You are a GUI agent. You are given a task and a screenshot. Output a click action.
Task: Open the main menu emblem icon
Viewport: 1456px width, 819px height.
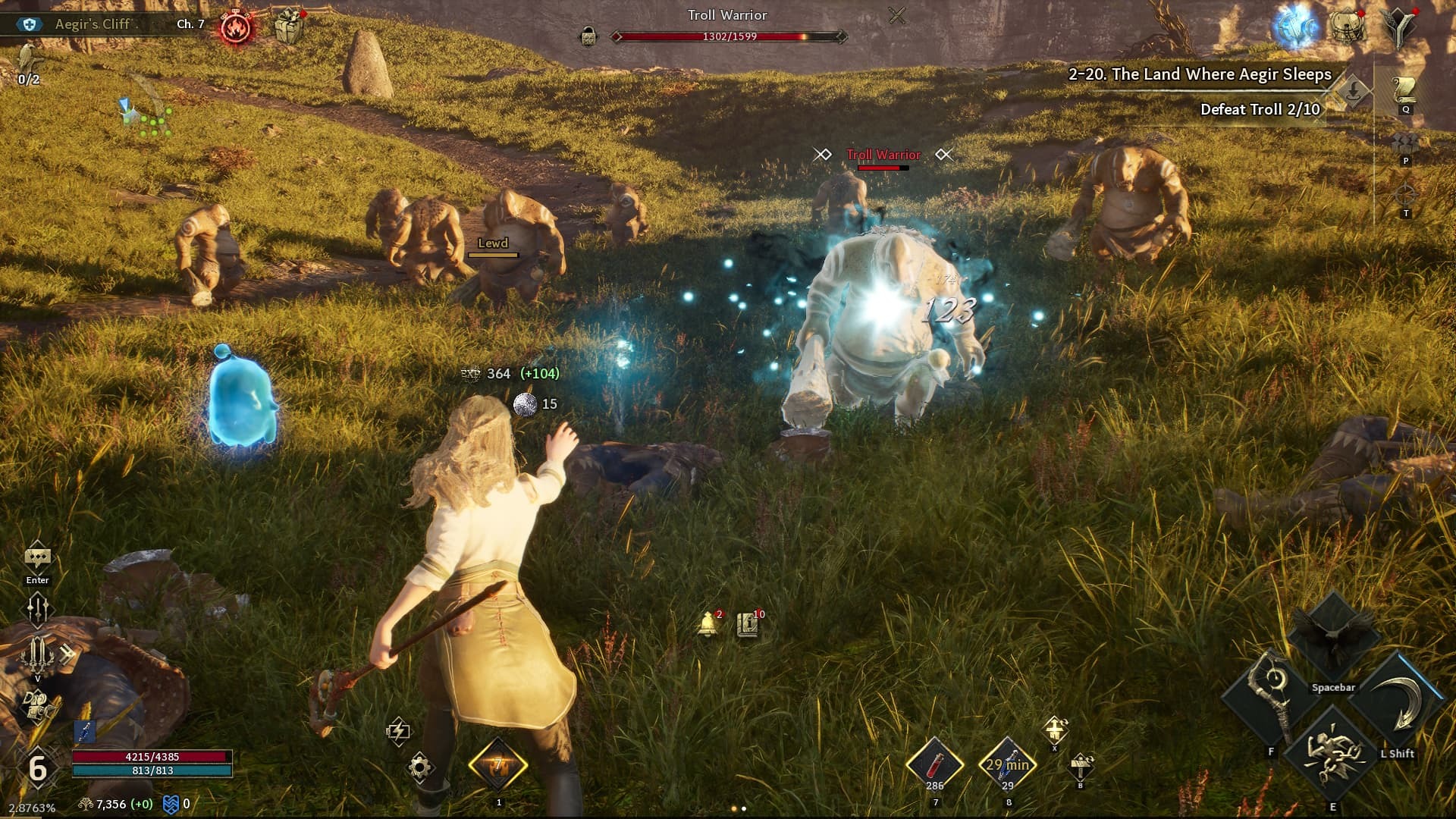coord(1400,28)
